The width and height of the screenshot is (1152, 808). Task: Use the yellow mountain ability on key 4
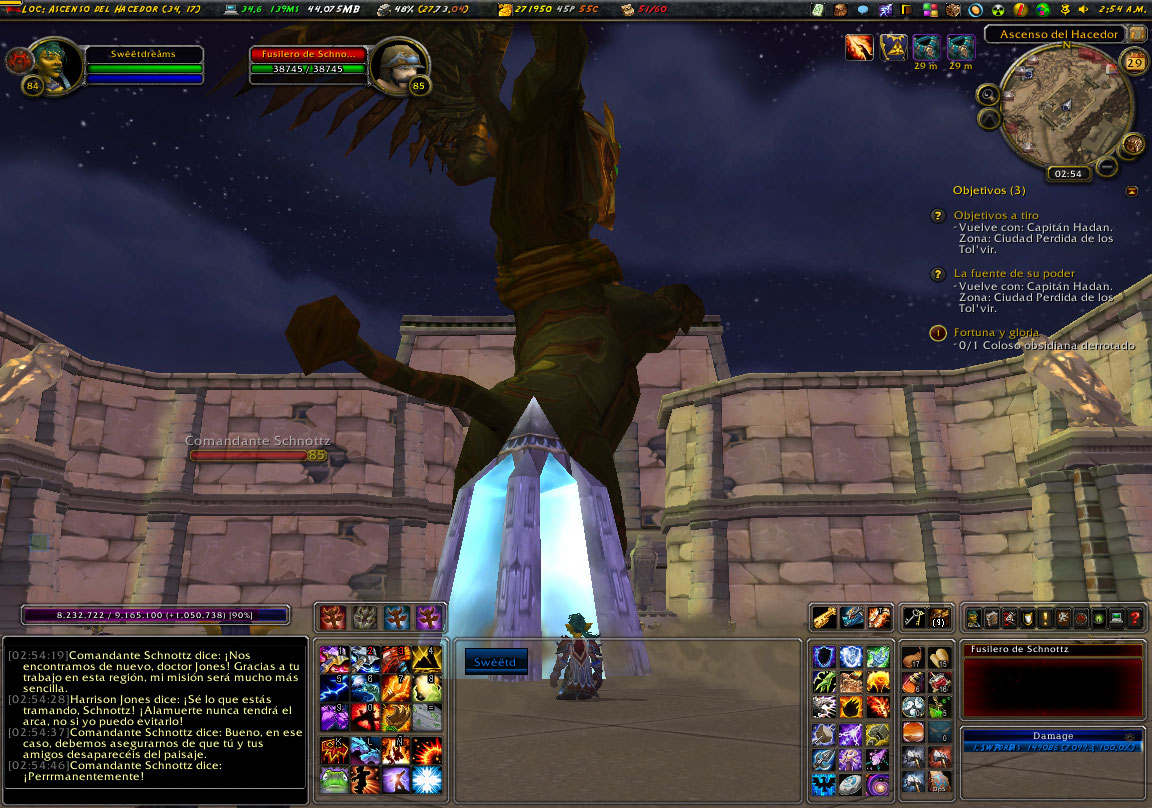point(427,657)
